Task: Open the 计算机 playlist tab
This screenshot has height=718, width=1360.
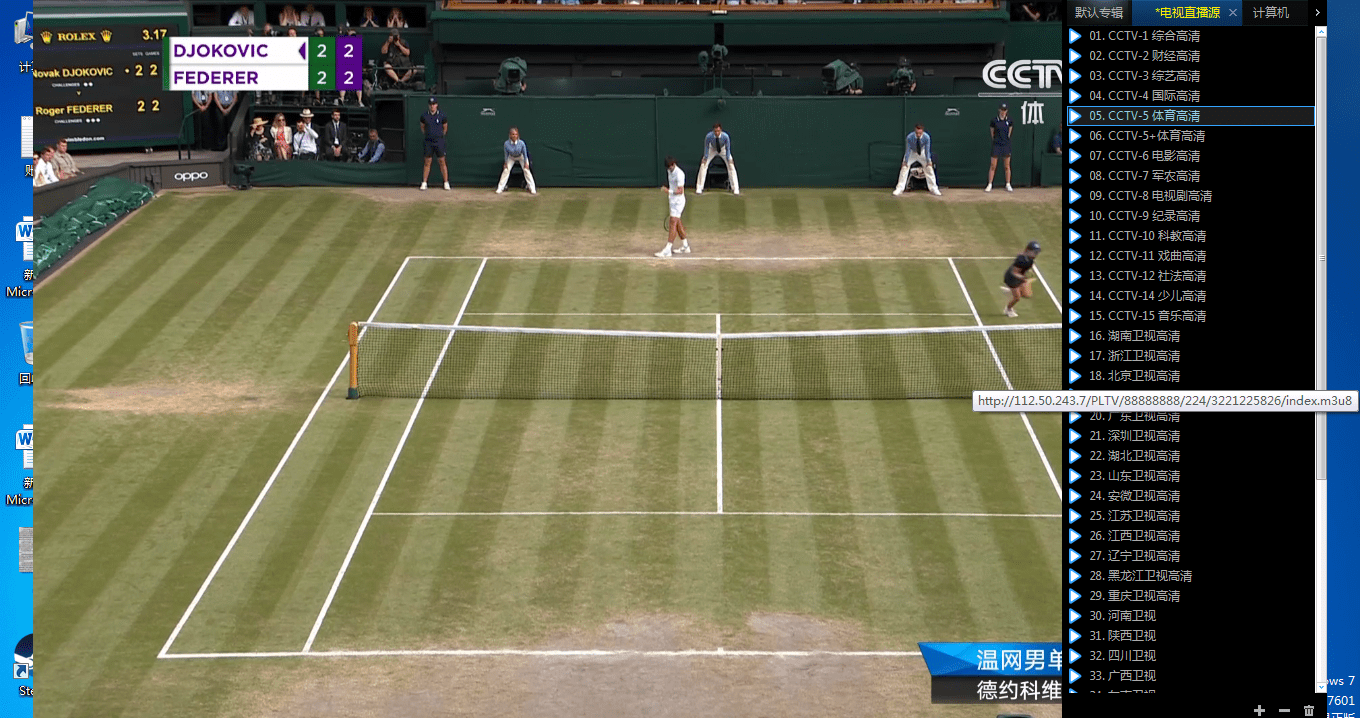Action: tap(1271, 13)
